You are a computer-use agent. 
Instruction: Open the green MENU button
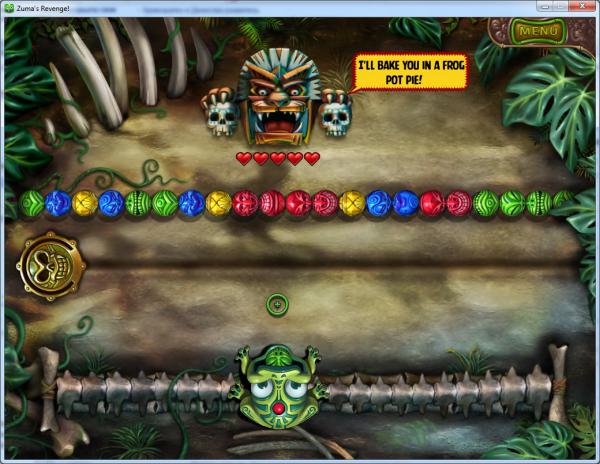[x=538, y=31]
